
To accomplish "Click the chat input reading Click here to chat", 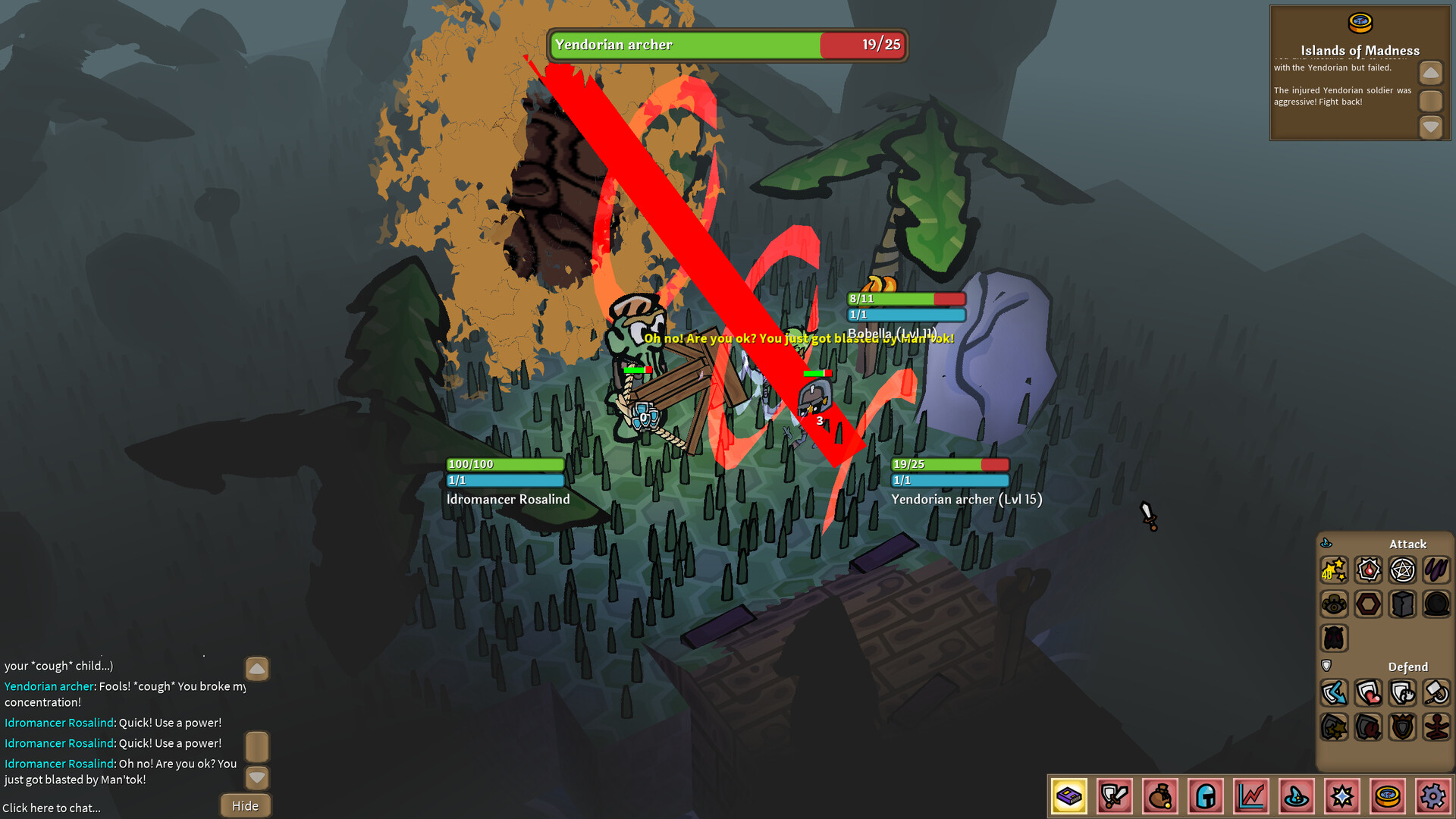I will click(x=51, y=808).
